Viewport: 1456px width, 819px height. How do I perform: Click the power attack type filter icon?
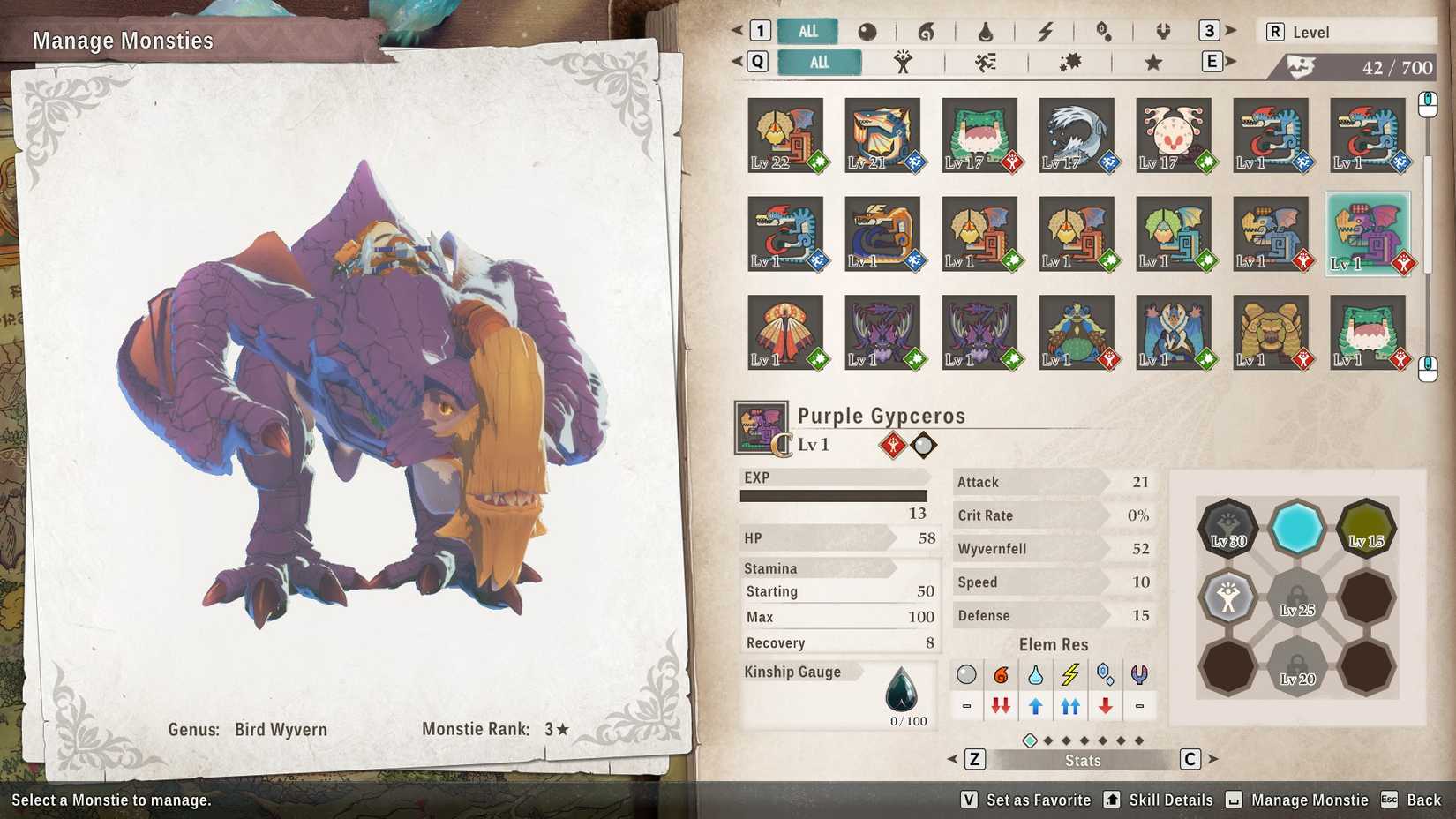click(904, 62)
